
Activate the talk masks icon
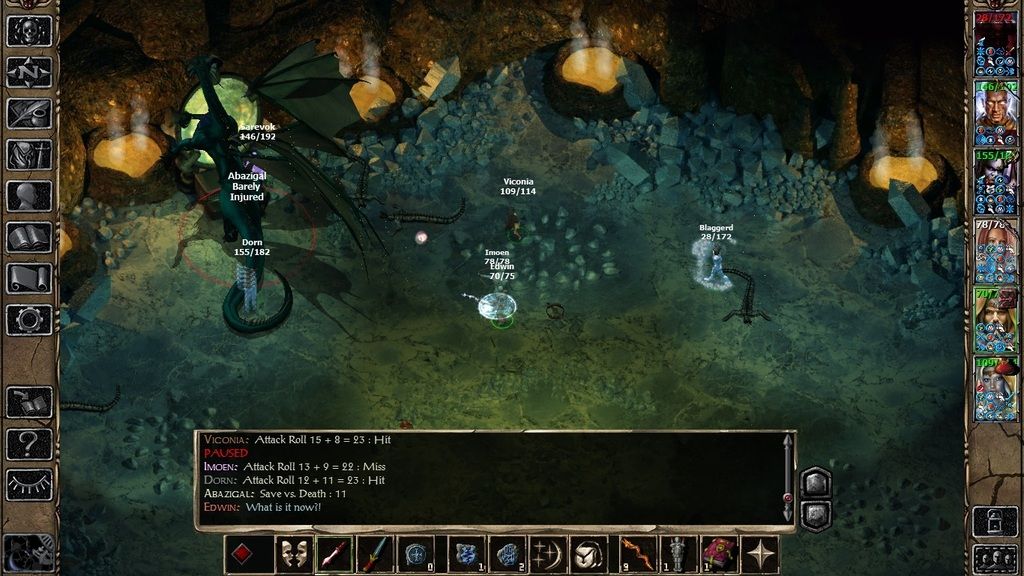294,554
